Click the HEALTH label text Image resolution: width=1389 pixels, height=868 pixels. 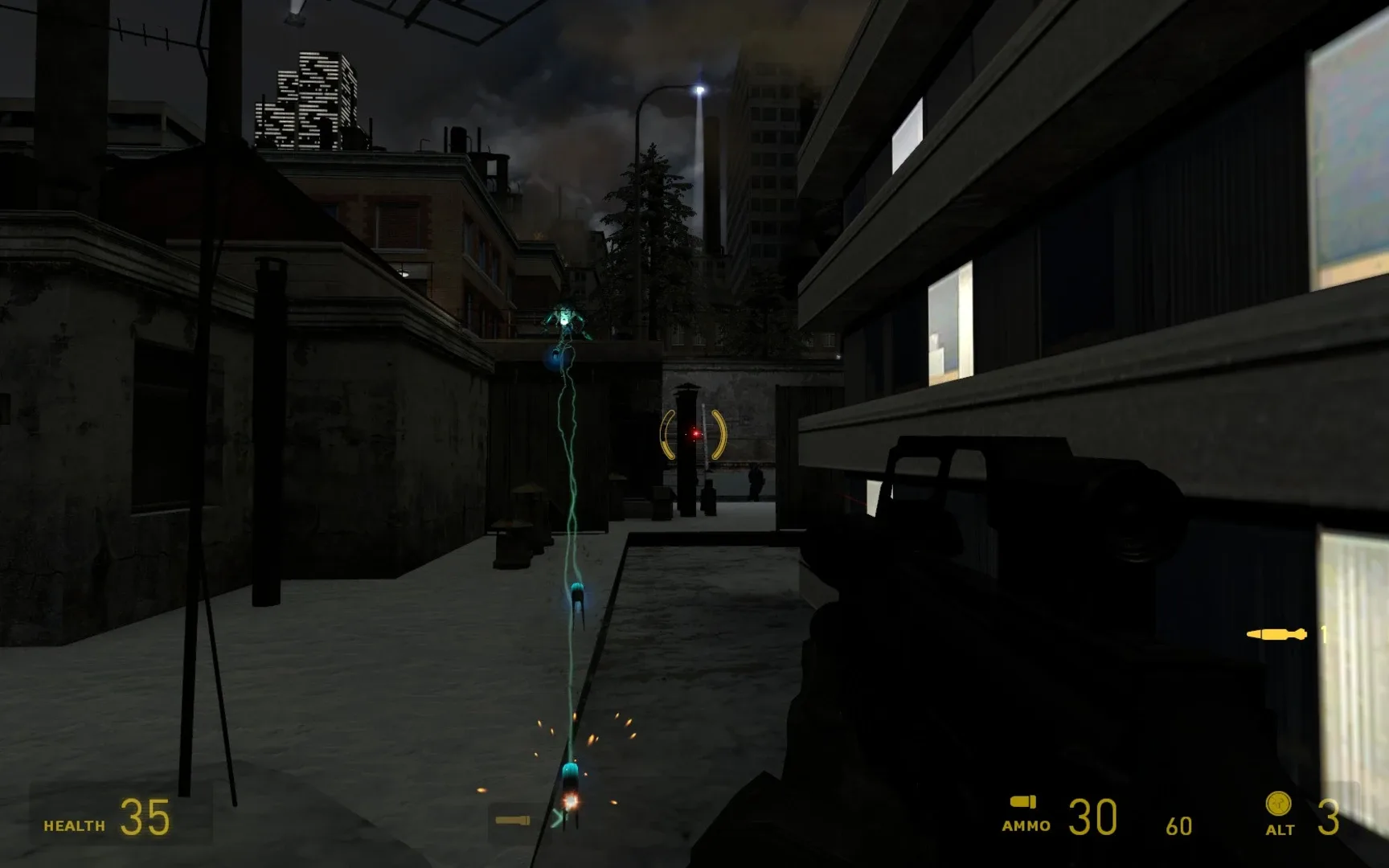pos(72,824)
